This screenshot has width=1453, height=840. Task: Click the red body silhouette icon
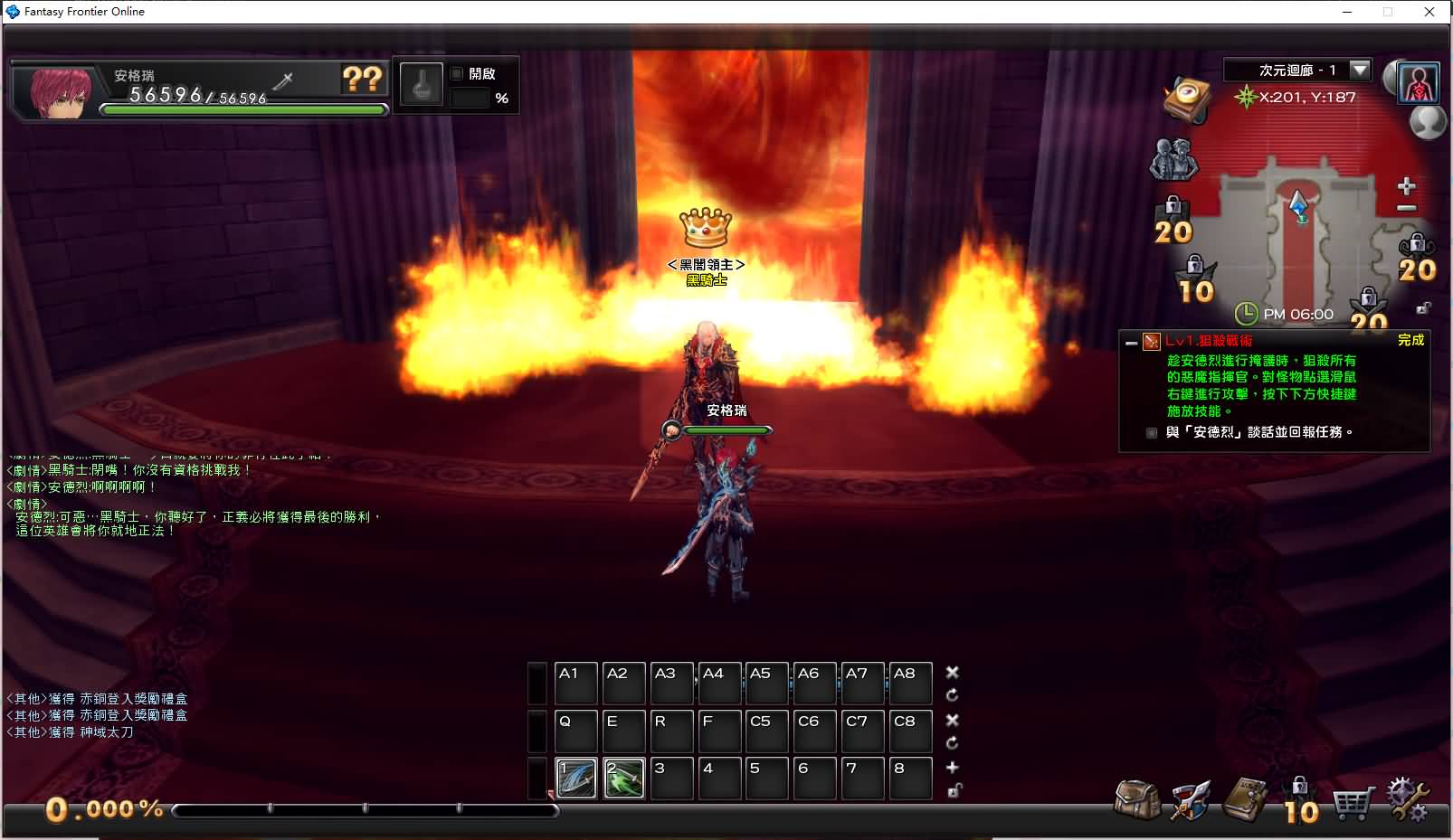point(1419,83)
